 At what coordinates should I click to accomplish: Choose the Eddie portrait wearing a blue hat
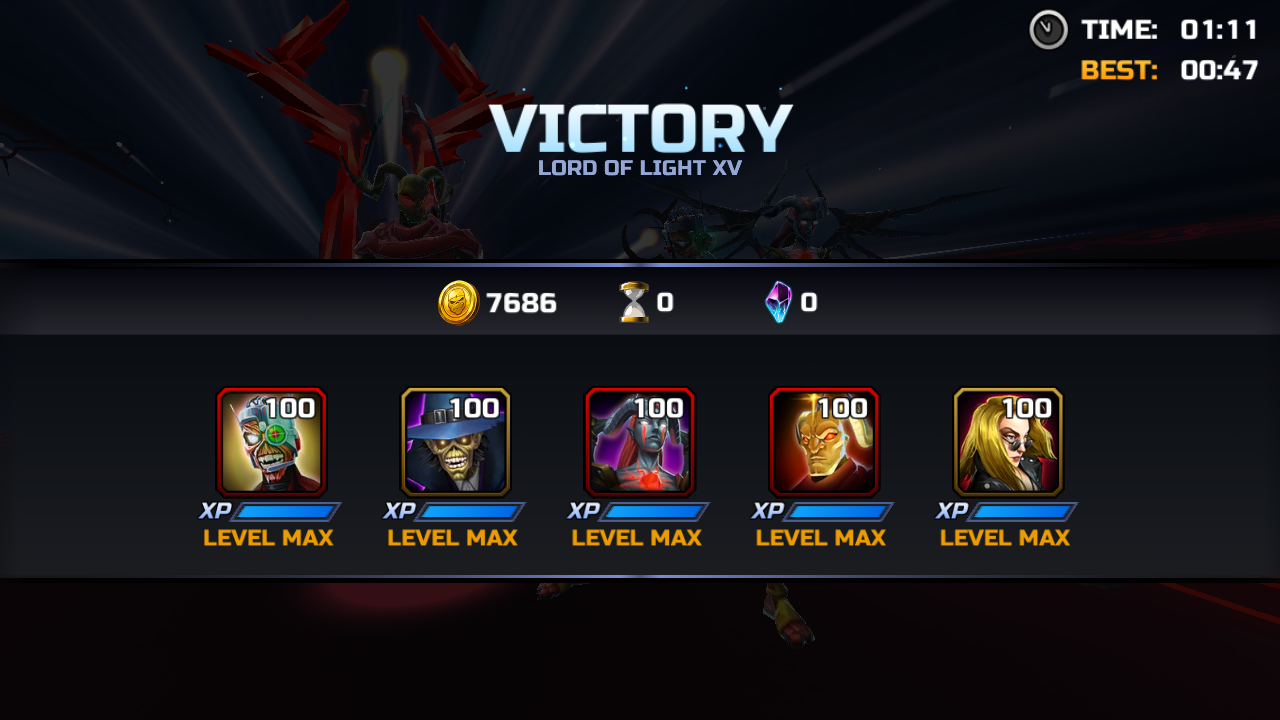456,441
